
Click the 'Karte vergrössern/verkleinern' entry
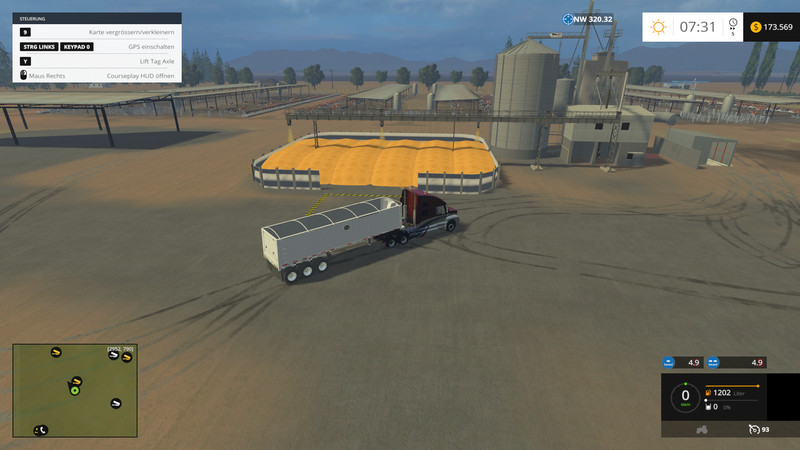click(97, 32)
